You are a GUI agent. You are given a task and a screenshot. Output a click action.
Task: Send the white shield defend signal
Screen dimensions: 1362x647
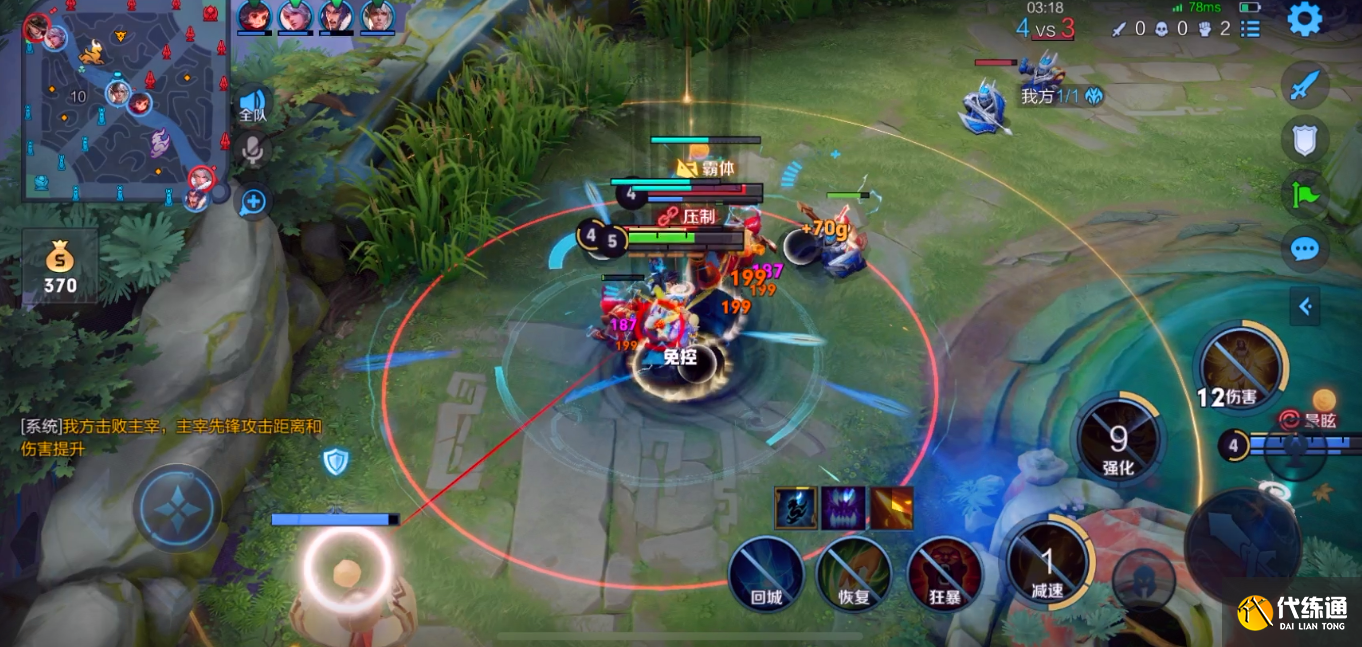point(1305,140)
